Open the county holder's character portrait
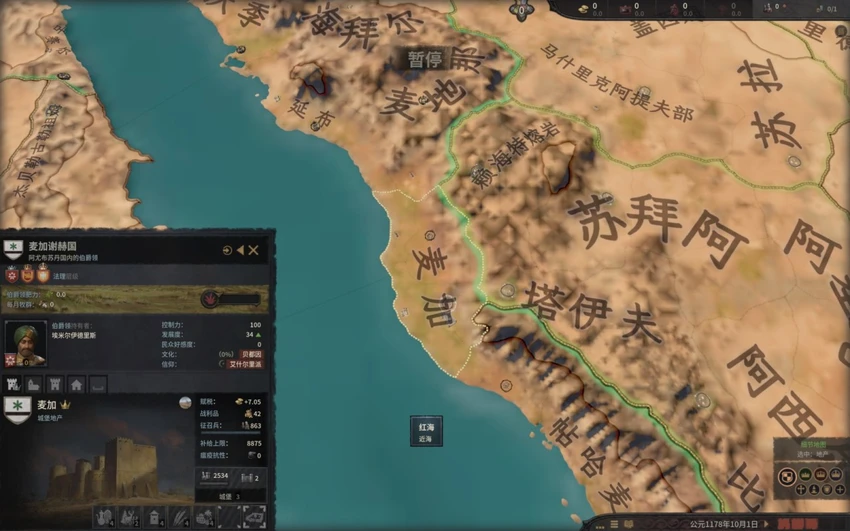The height and width of the screenshot is (531, 850). click(x=25, y=343)
